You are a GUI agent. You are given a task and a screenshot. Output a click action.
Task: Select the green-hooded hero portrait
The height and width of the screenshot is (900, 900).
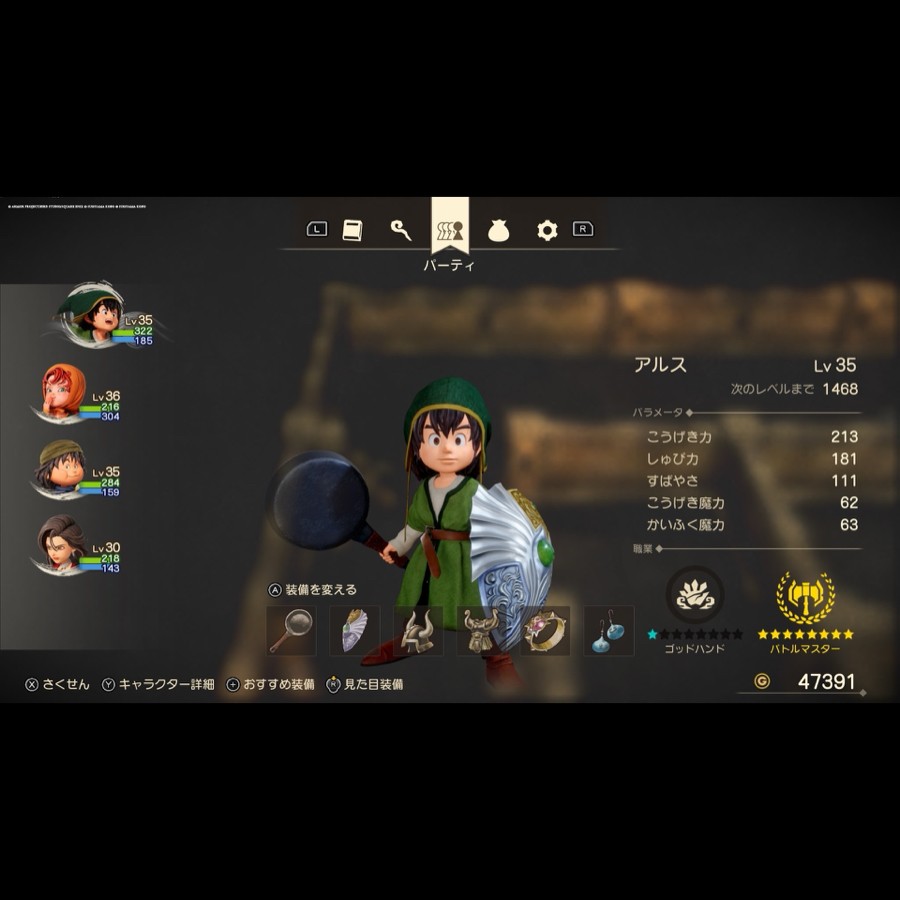click(90, 315)
